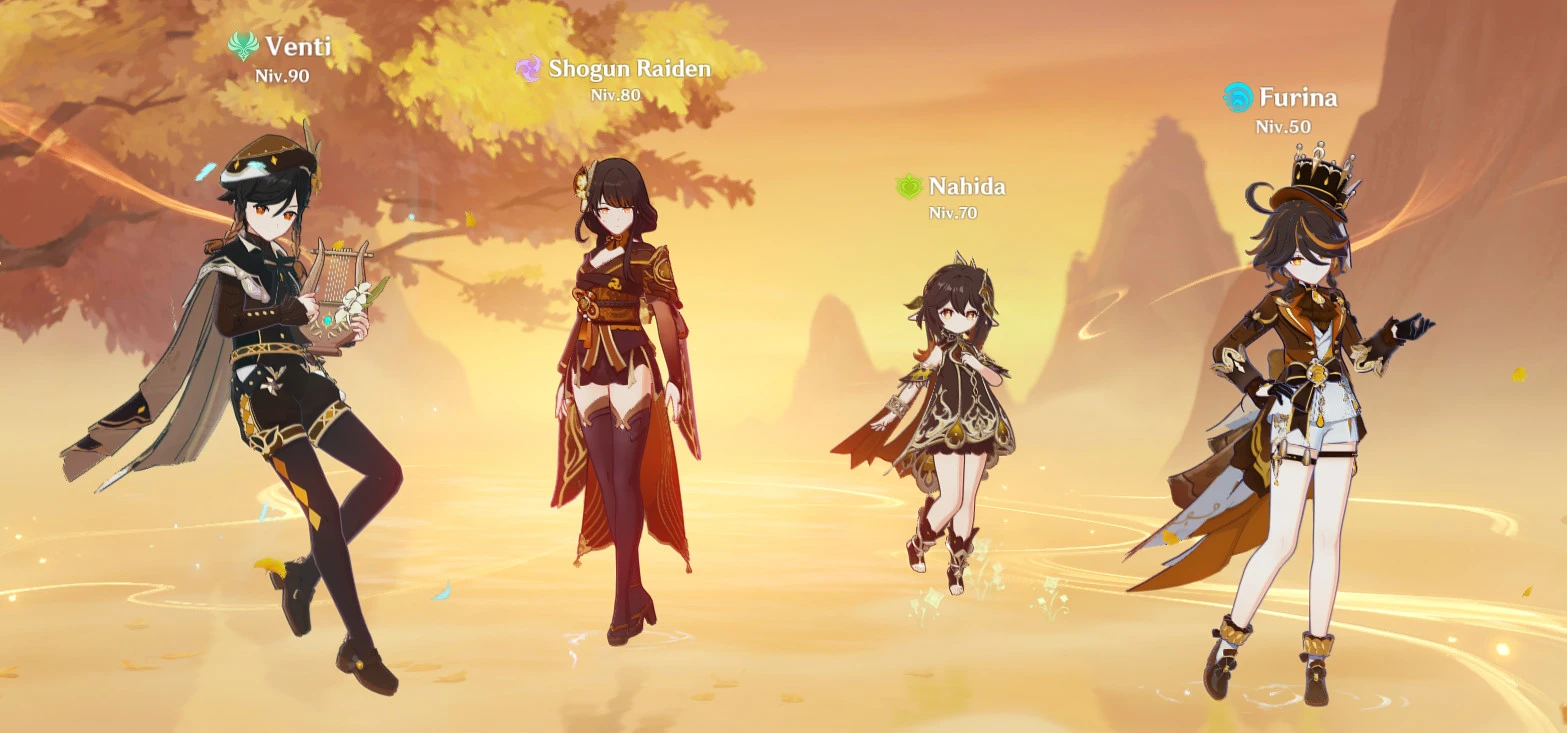Open Furina's name label
Image resolution: width=1567 pixels, height=733 pixels.
pyautogui.click(x=1299, y=98)
